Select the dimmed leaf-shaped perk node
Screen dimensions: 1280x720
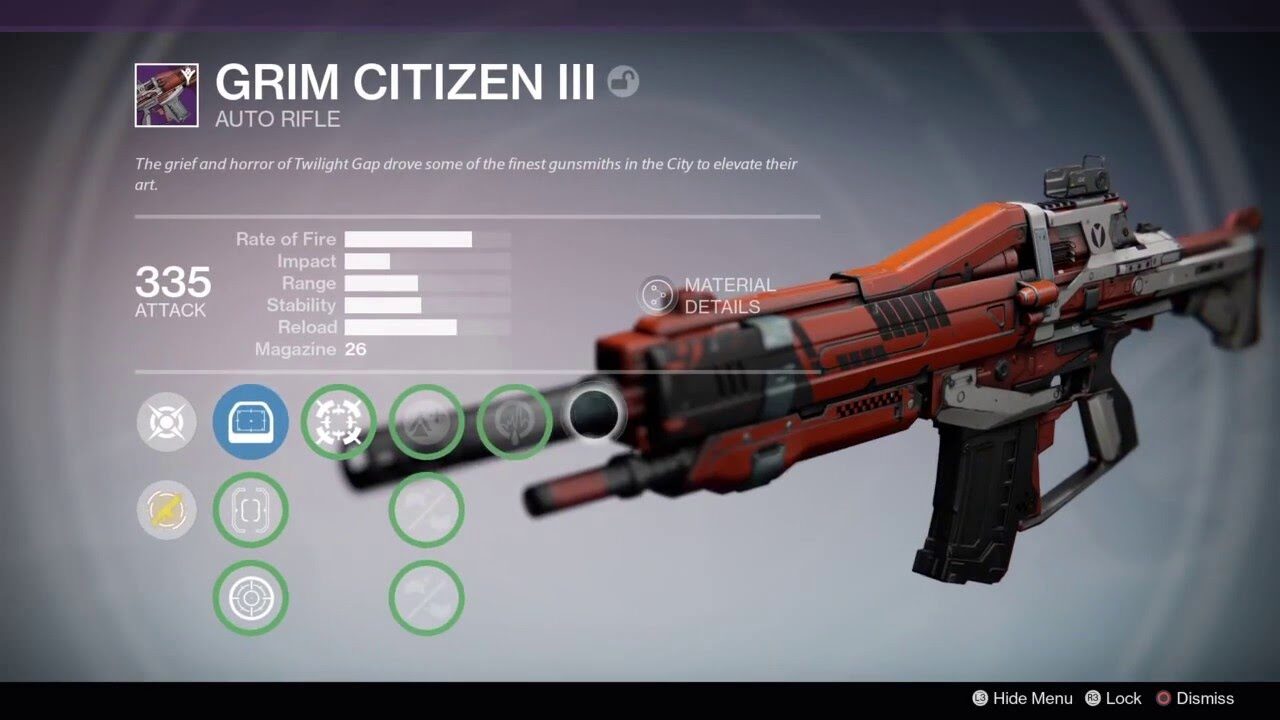(x=515, y=422)
